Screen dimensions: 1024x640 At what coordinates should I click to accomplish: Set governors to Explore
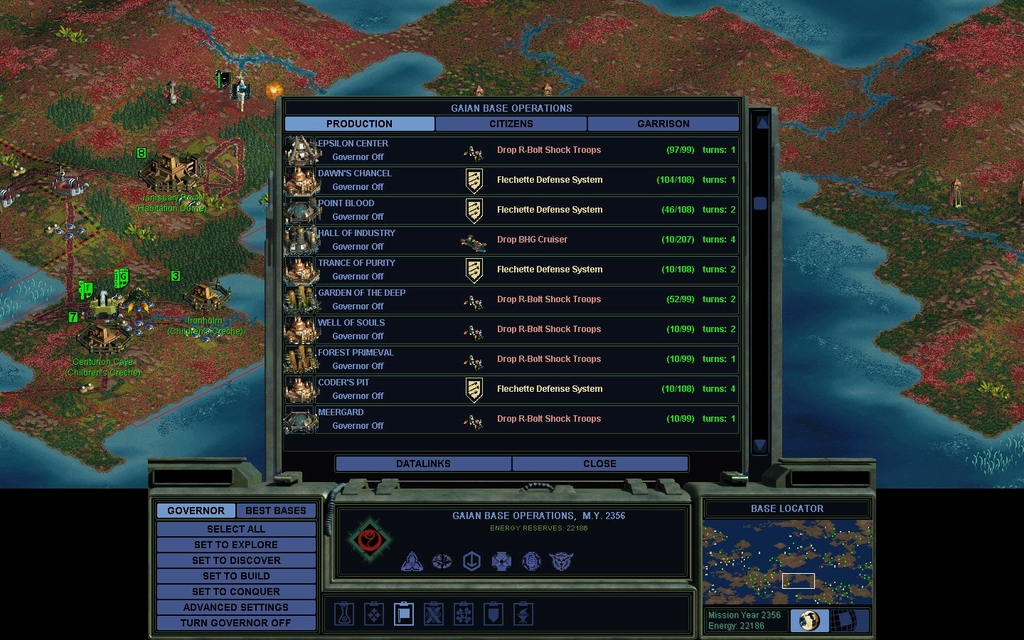pyautogui.click(x=236, y=545)
